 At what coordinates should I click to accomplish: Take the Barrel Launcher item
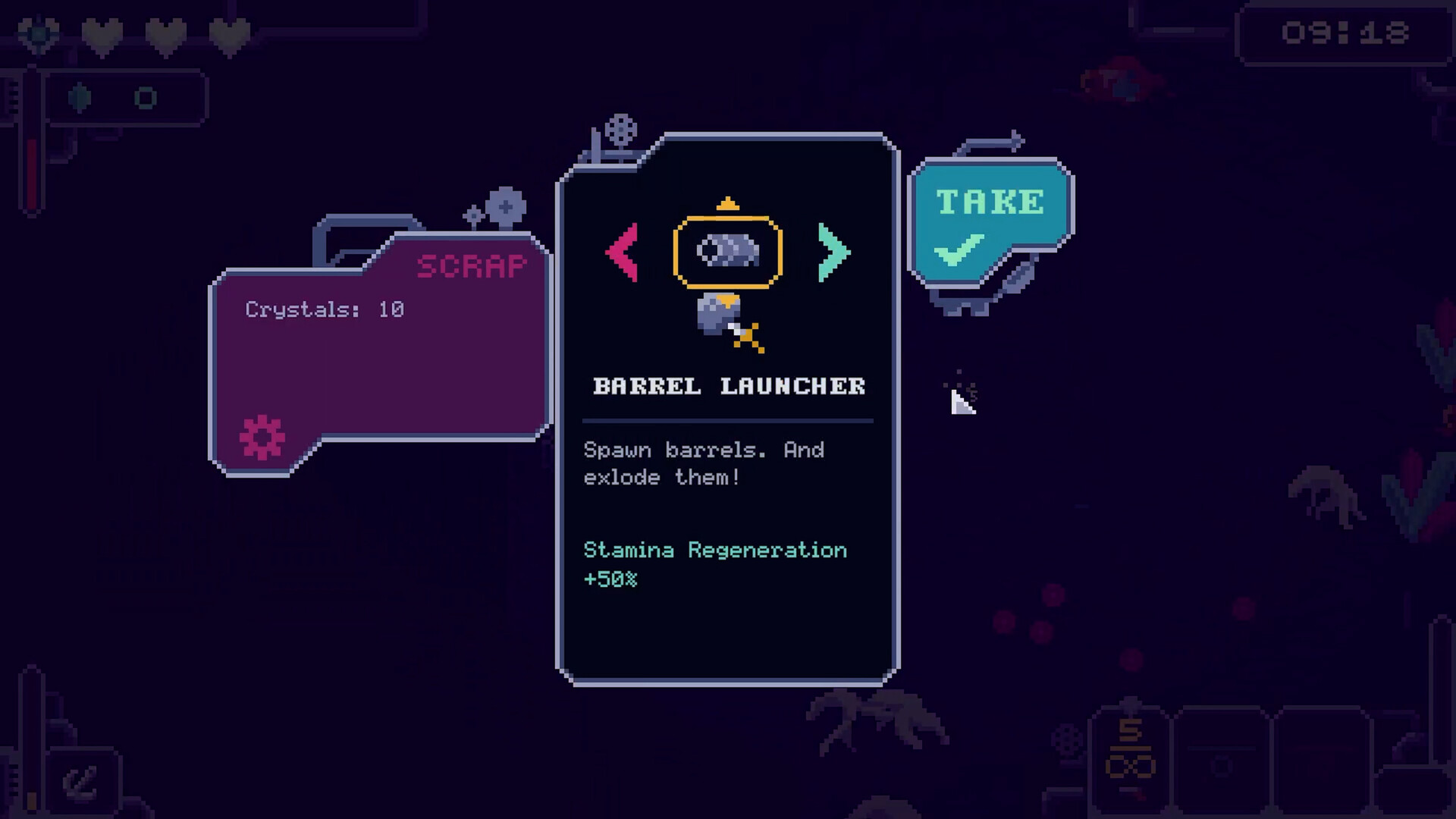pyautogui.click(x=988, y=221)
